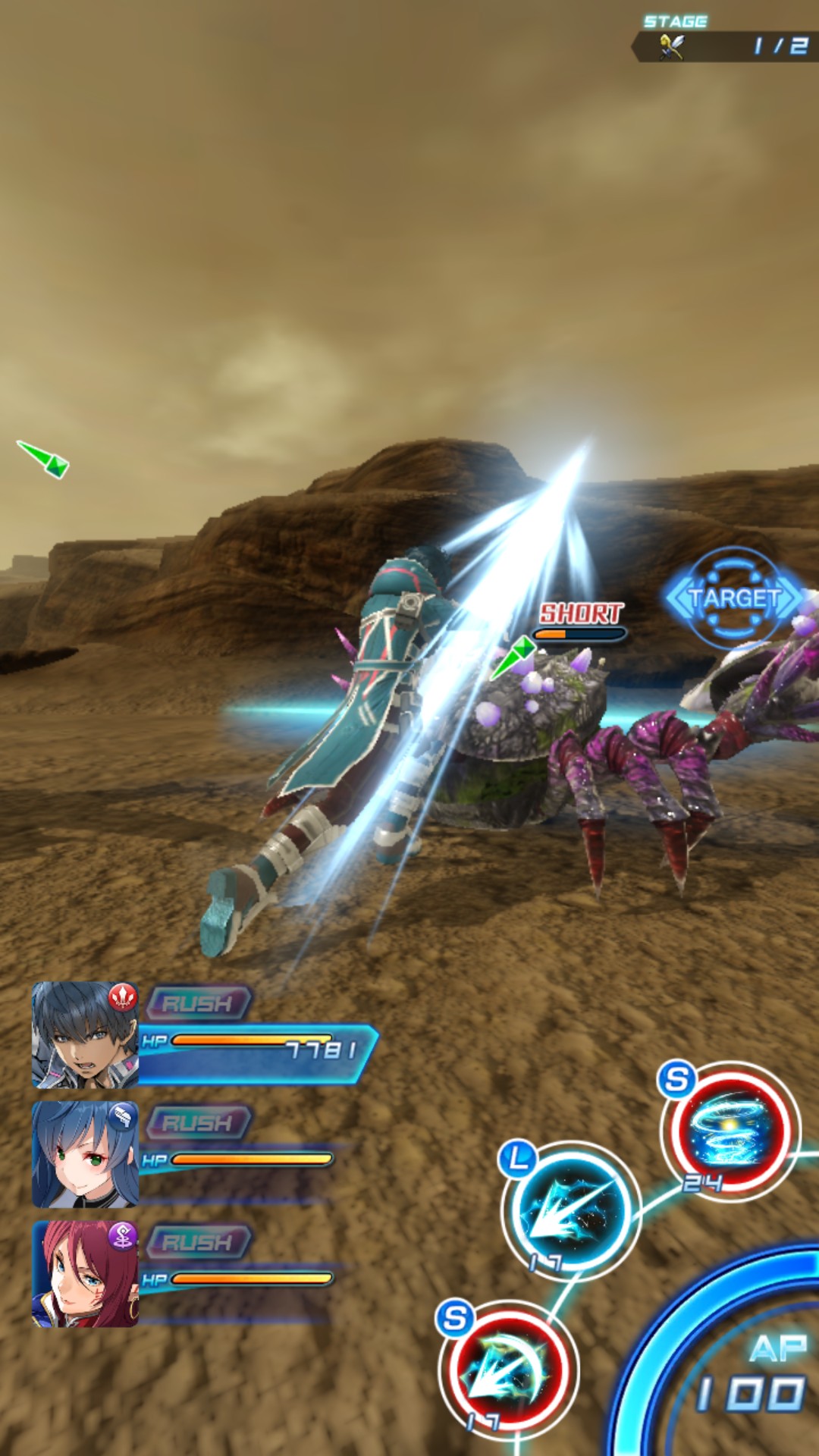This screenshot has height=1456, width=819.
Task: Fire the red-haired character's RUSH gauge
Action: point(198,1242)
